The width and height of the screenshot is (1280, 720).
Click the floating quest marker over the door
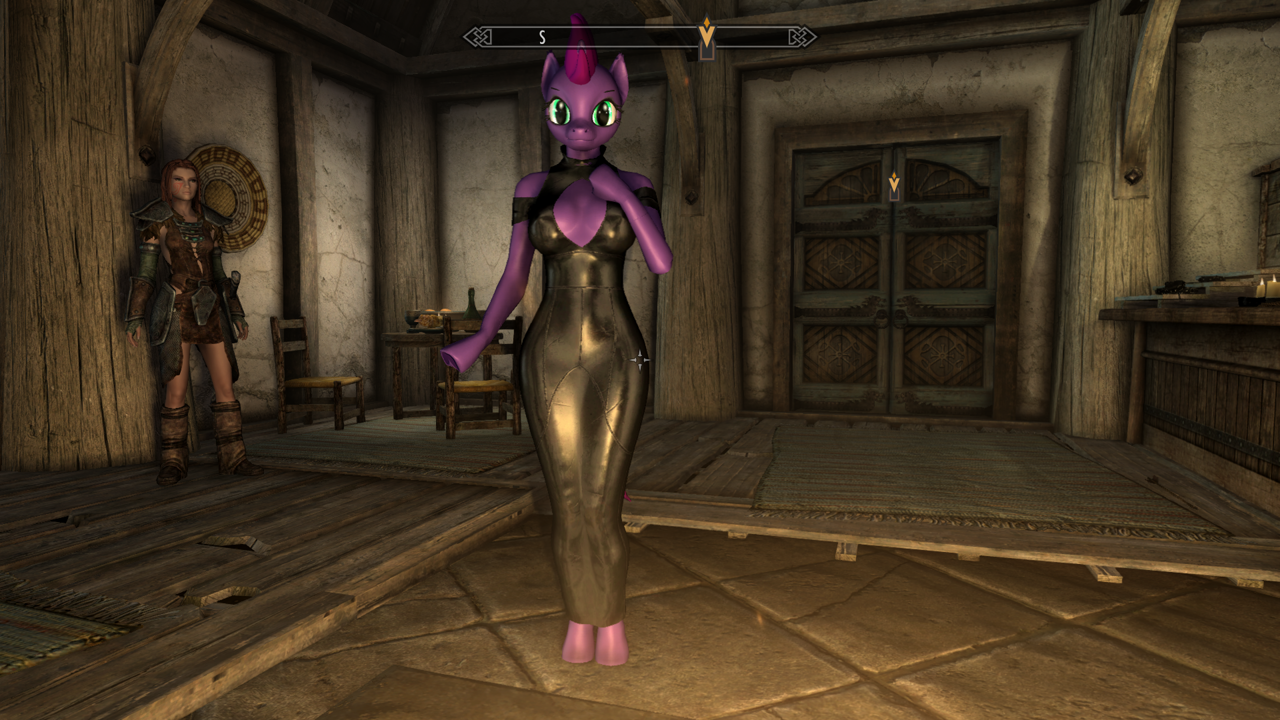click(894, 183)
